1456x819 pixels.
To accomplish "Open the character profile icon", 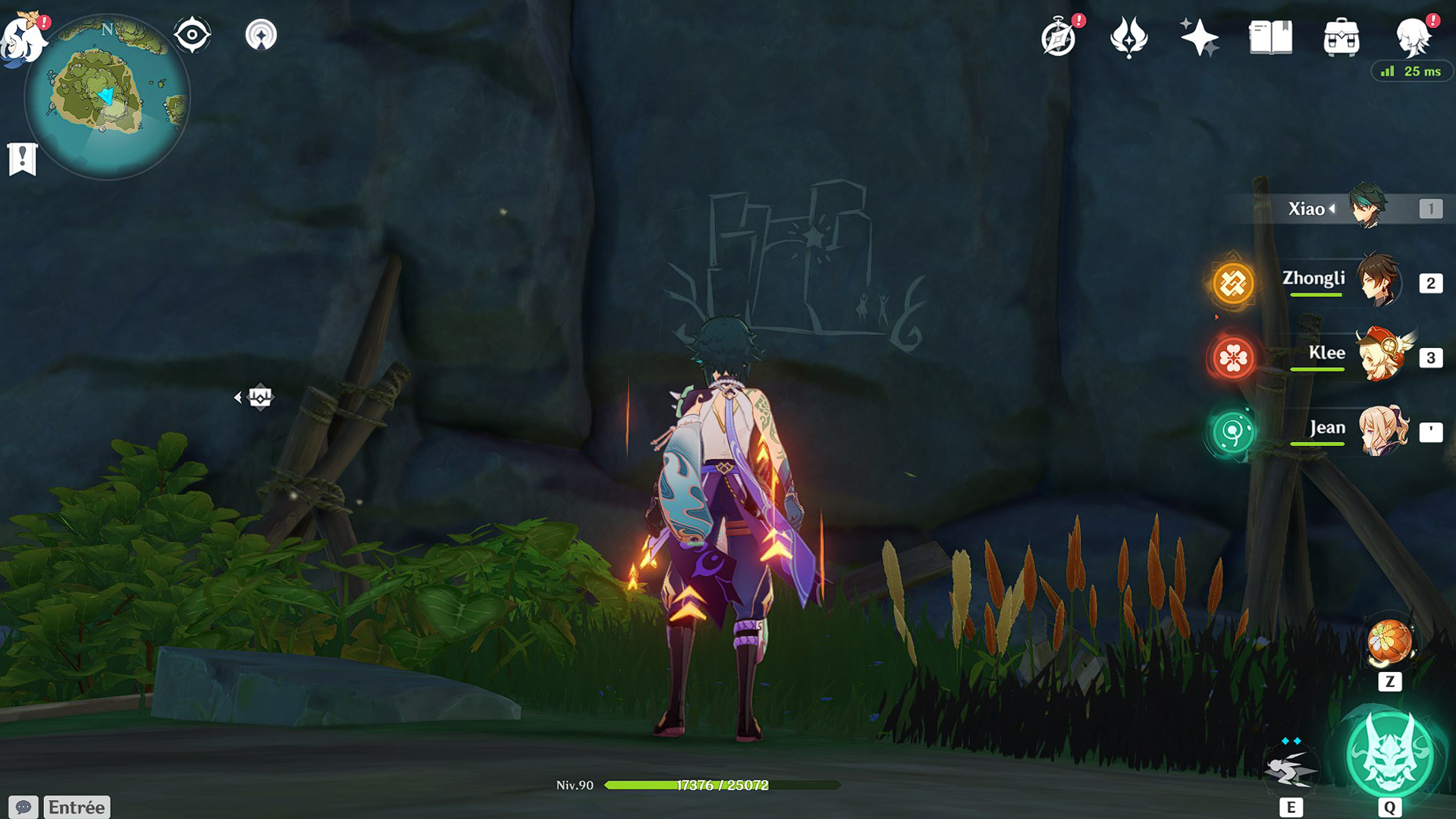I will coord(1413,37).
